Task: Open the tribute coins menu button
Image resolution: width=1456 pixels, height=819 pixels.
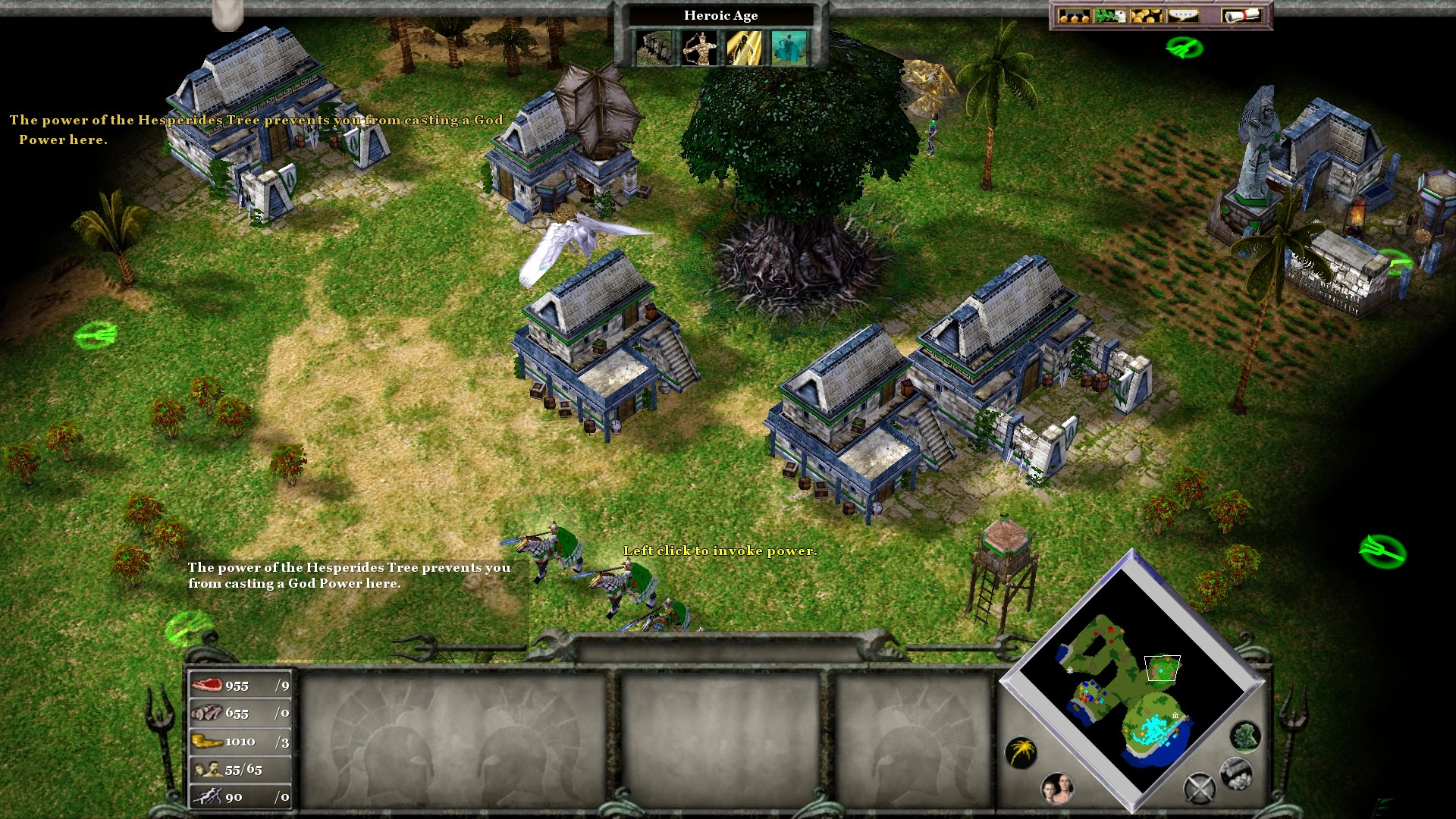Action: click(x=1074, y=16)
